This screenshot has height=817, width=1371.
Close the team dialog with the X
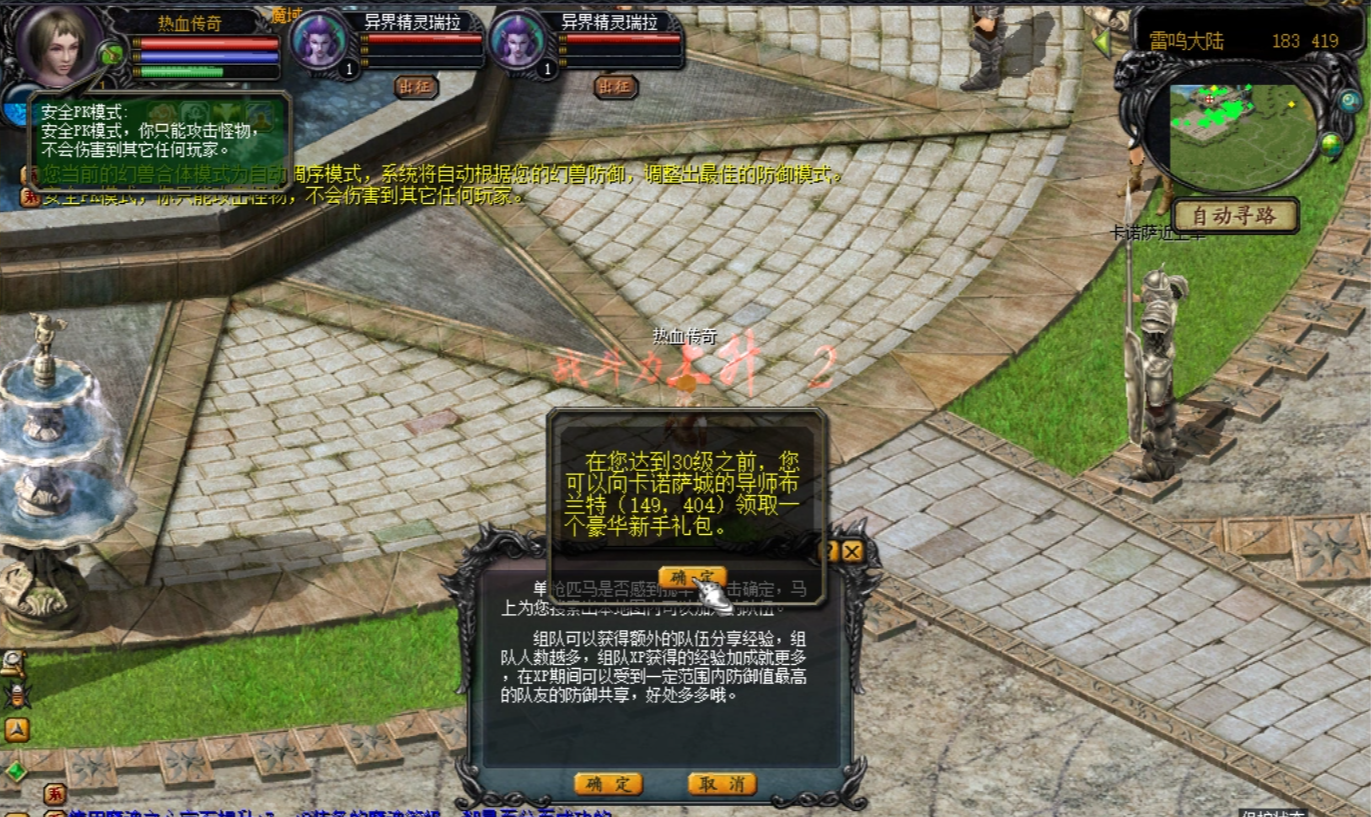(x=852, y=551)
